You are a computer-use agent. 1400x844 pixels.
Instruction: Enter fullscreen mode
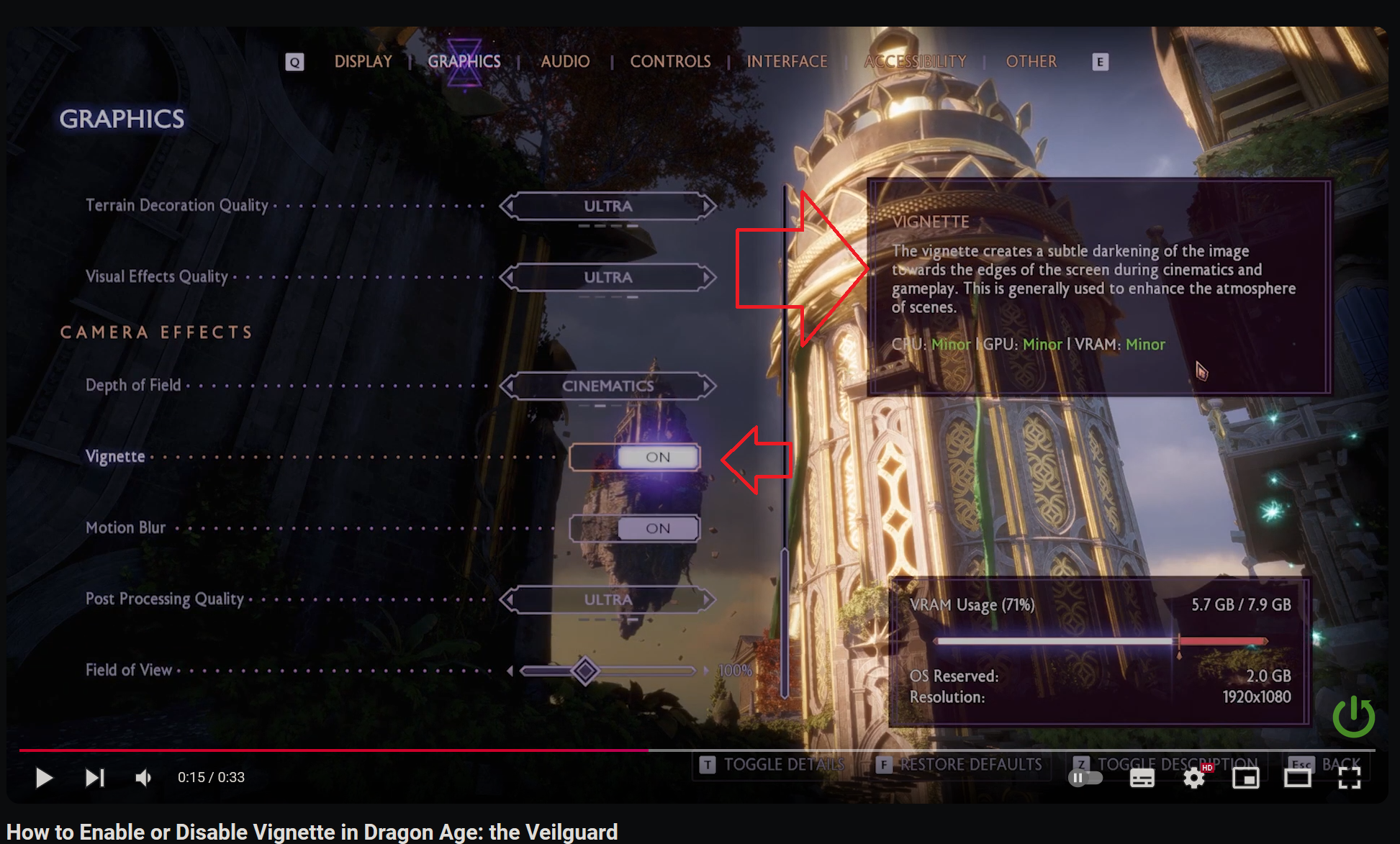tap(1350, 778)
